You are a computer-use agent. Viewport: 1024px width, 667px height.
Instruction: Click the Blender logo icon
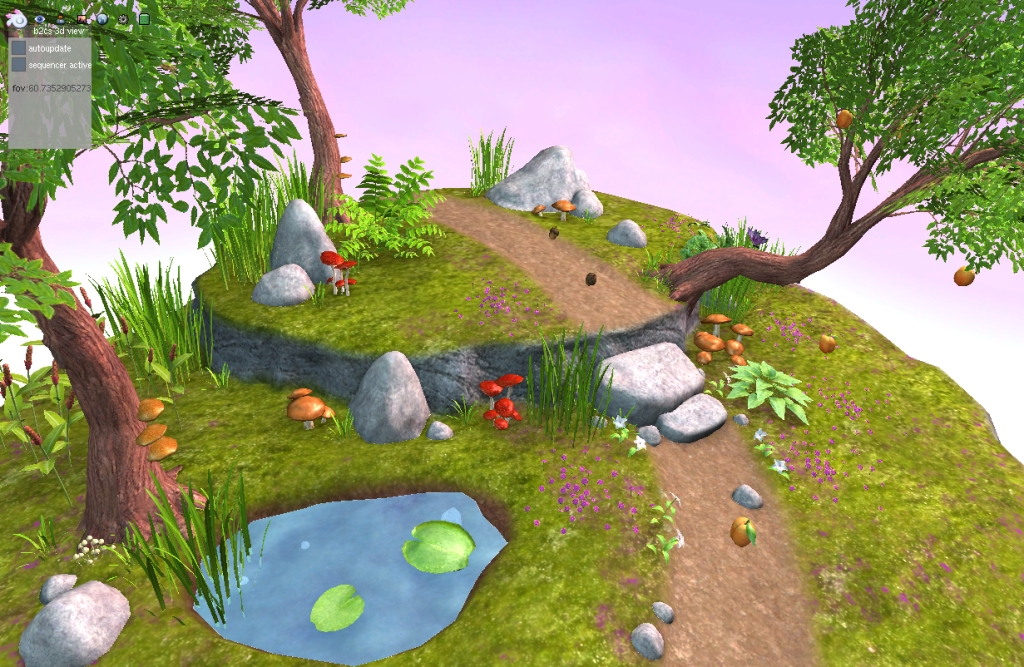click(x=17, y=18)
